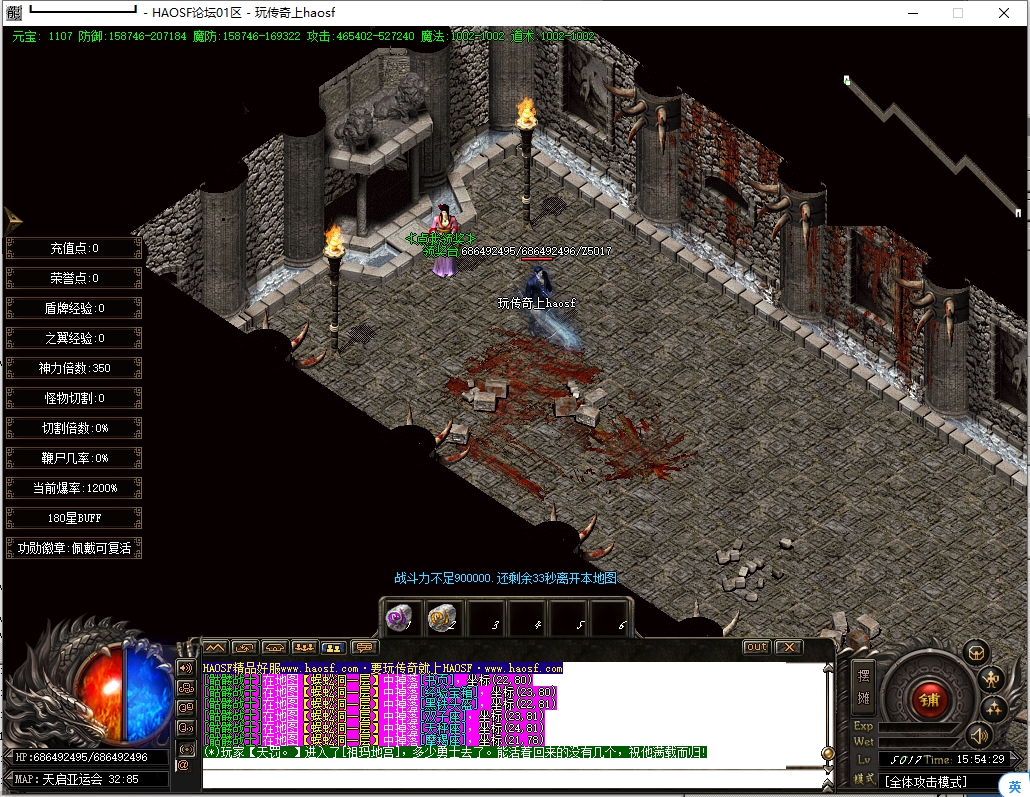Click the HAOSF server announcement link
This screenshot has width=1030, height=797.
(382, 667)
